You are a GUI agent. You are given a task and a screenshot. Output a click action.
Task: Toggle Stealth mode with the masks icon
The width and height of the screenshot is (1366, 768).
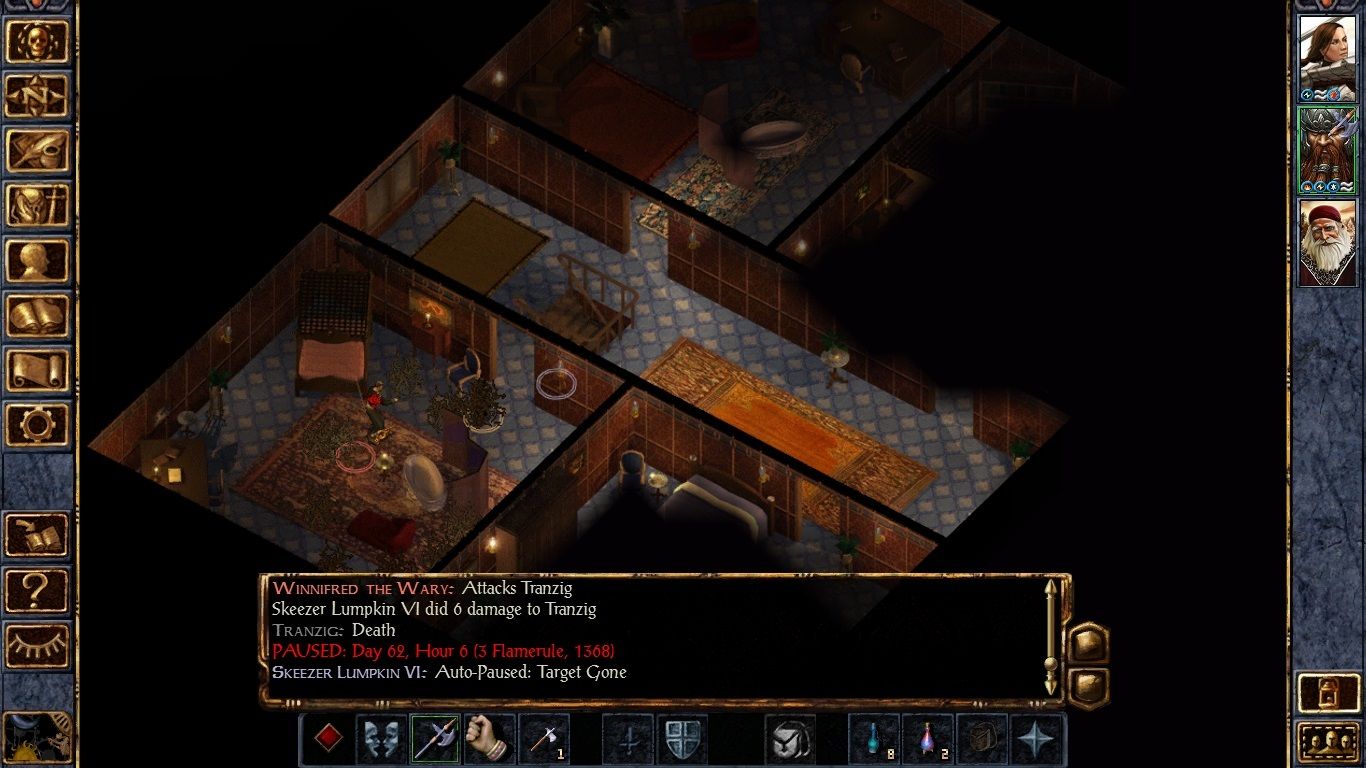click(381, 738)
